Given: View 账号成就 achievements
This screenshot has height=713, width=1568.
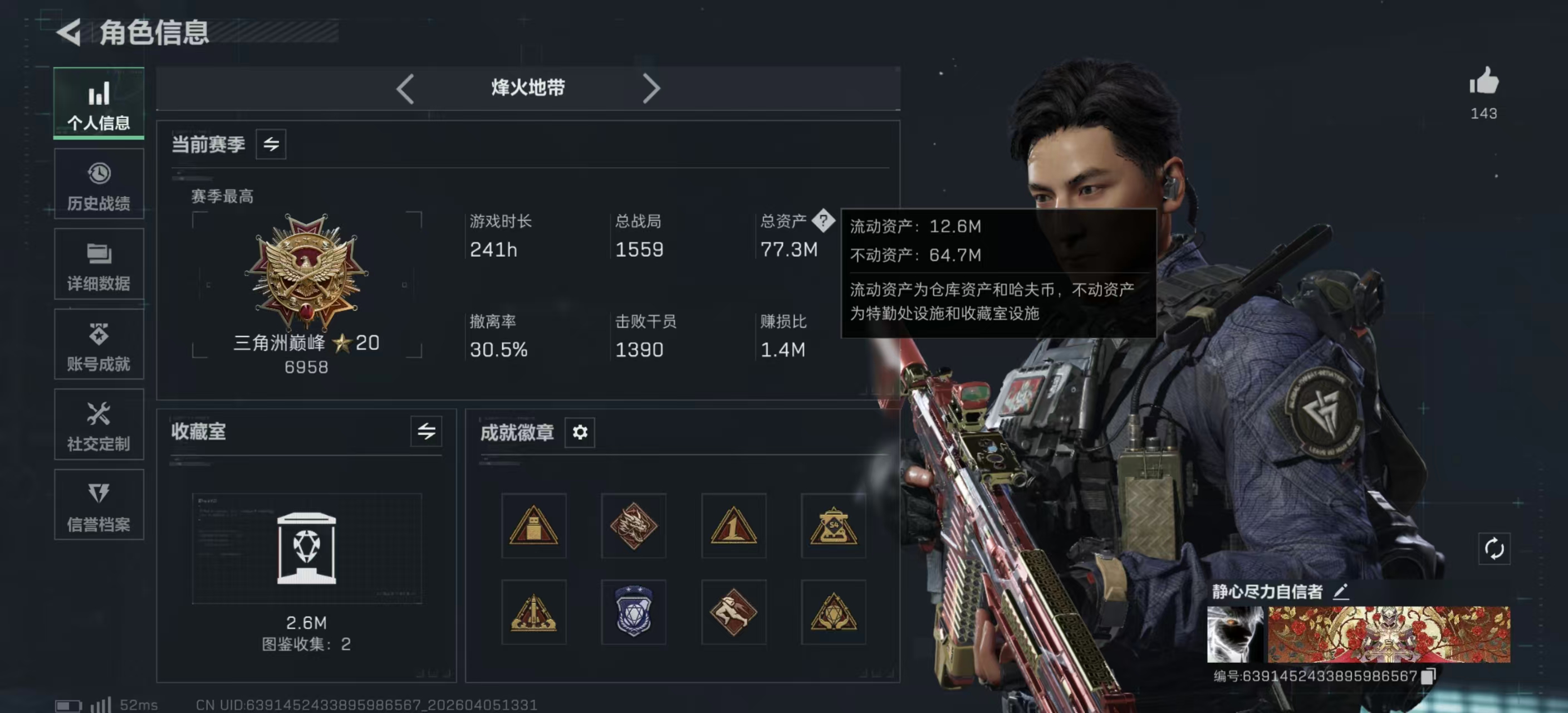Looking at the screenshot, I should coord(98,345).
